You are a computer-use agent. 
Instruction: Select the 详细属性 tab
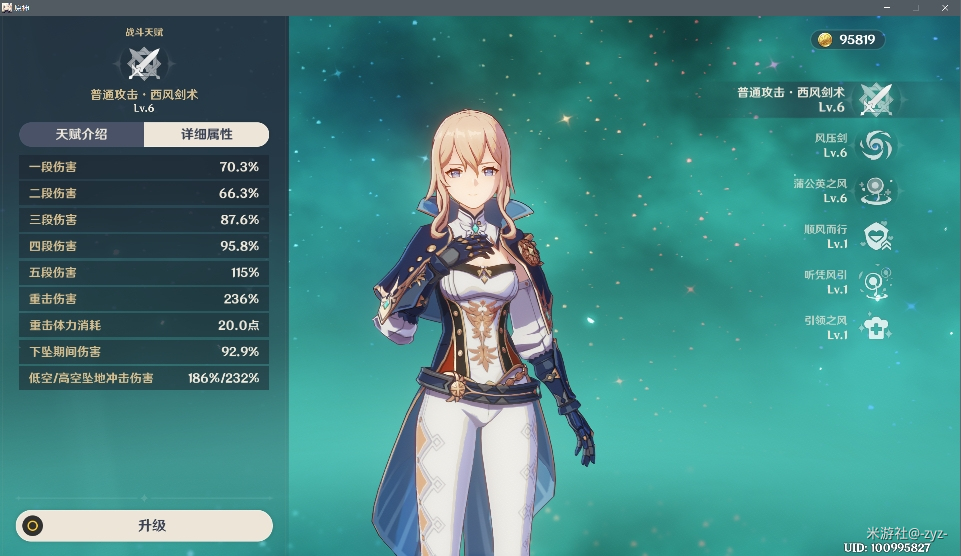pyautogui.click(x=206, y=134)
